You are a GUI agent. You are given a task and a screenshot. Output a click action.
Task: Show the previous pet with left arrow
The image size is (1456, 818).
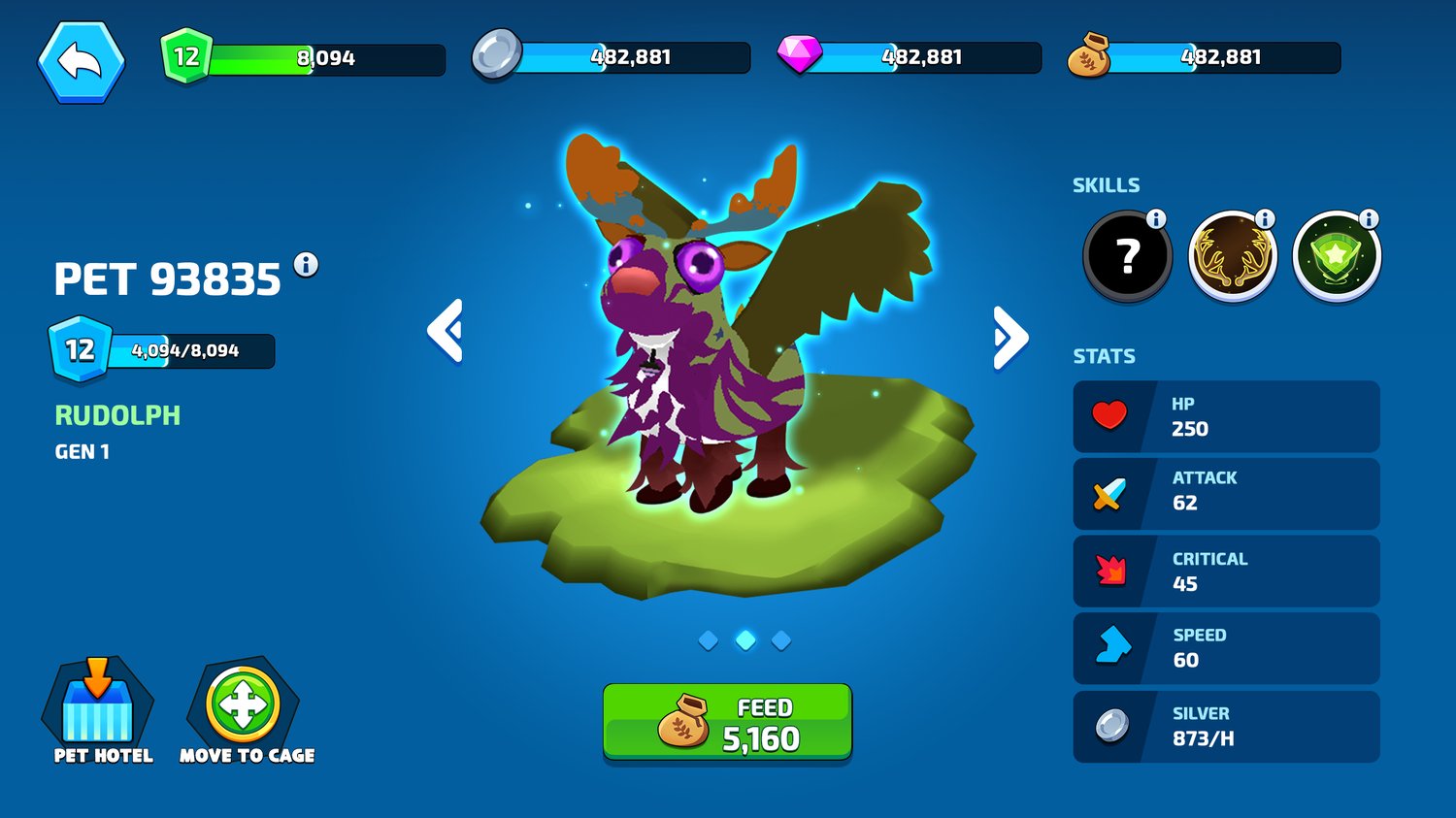tap(446, 333)
